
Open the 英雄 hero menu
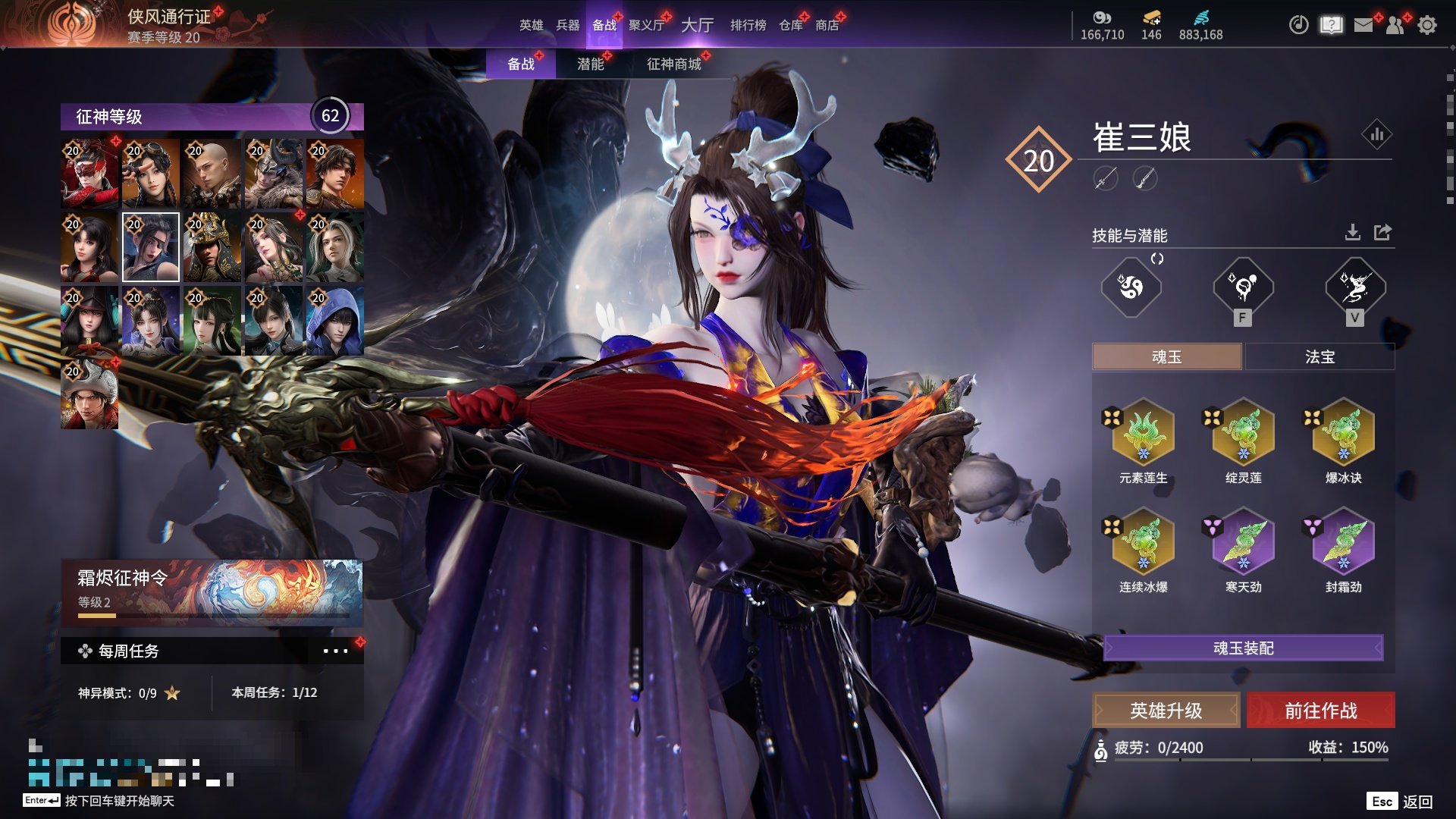pos(531,25)
